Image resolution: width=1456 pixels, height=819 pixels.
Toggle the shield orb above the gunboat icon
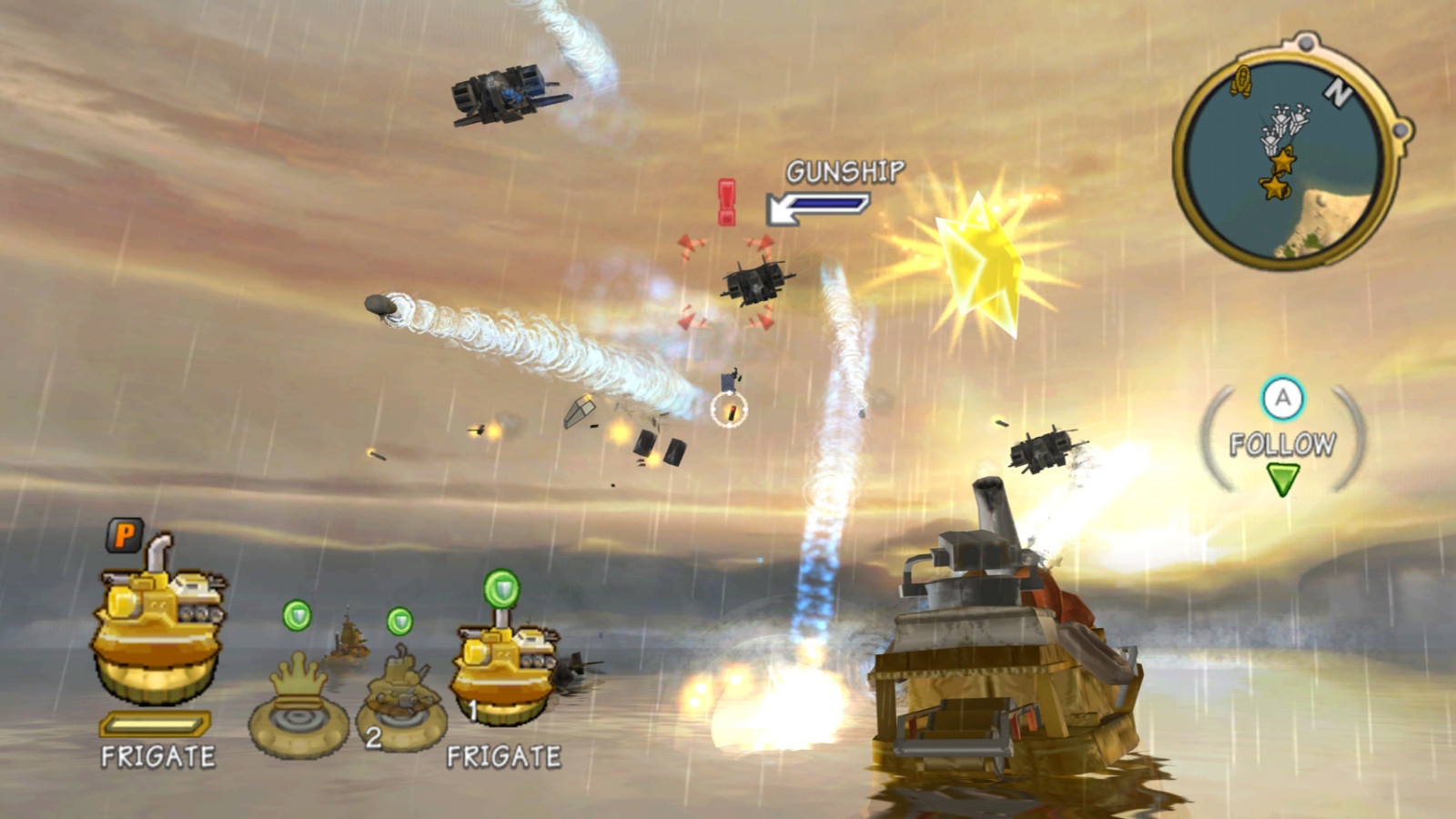click(x=398, y=621)
